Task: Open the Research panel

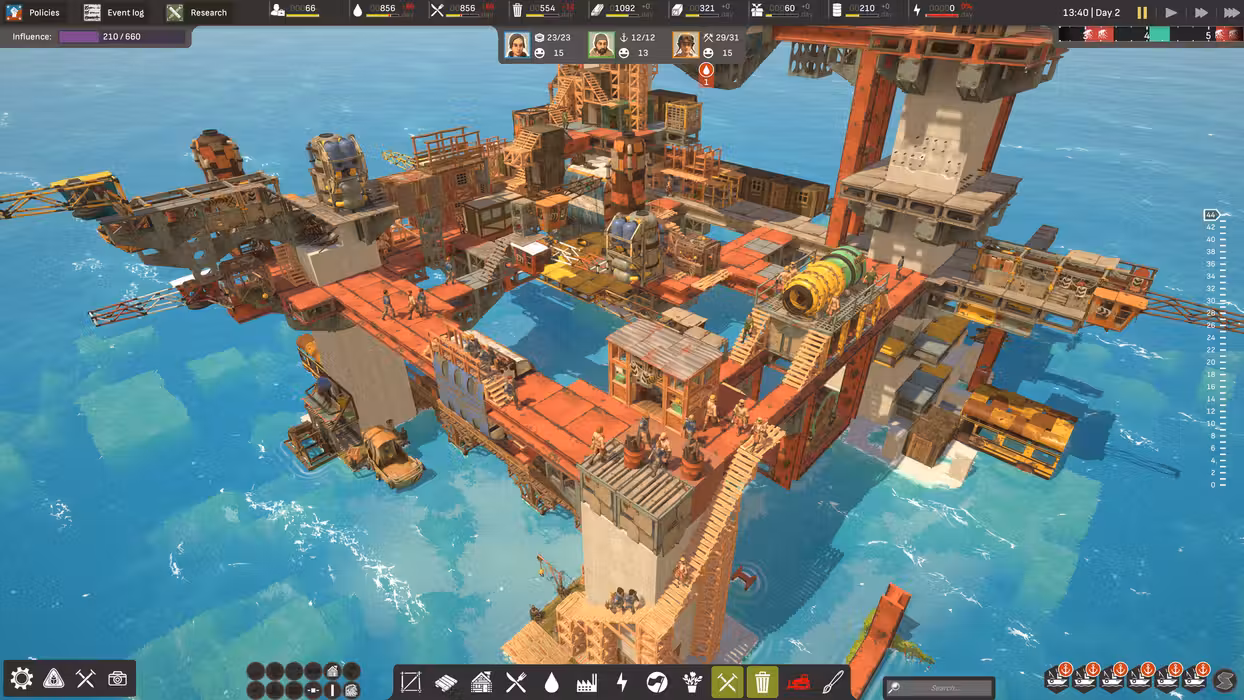Action: click(197, 13)
